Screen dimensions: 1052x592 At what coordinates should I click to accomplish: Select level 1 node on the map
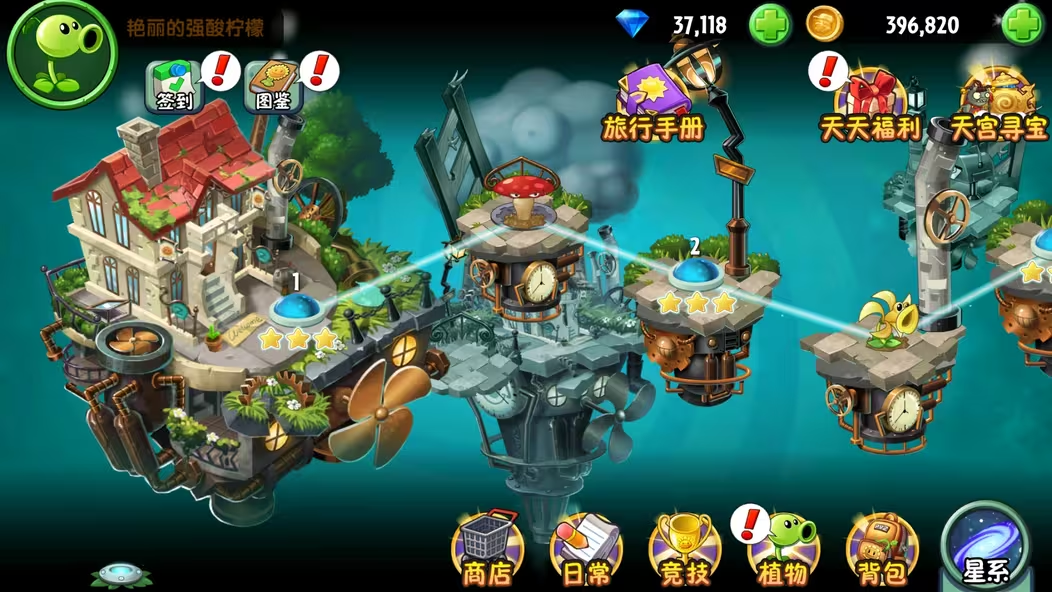[x=295, y=308]
